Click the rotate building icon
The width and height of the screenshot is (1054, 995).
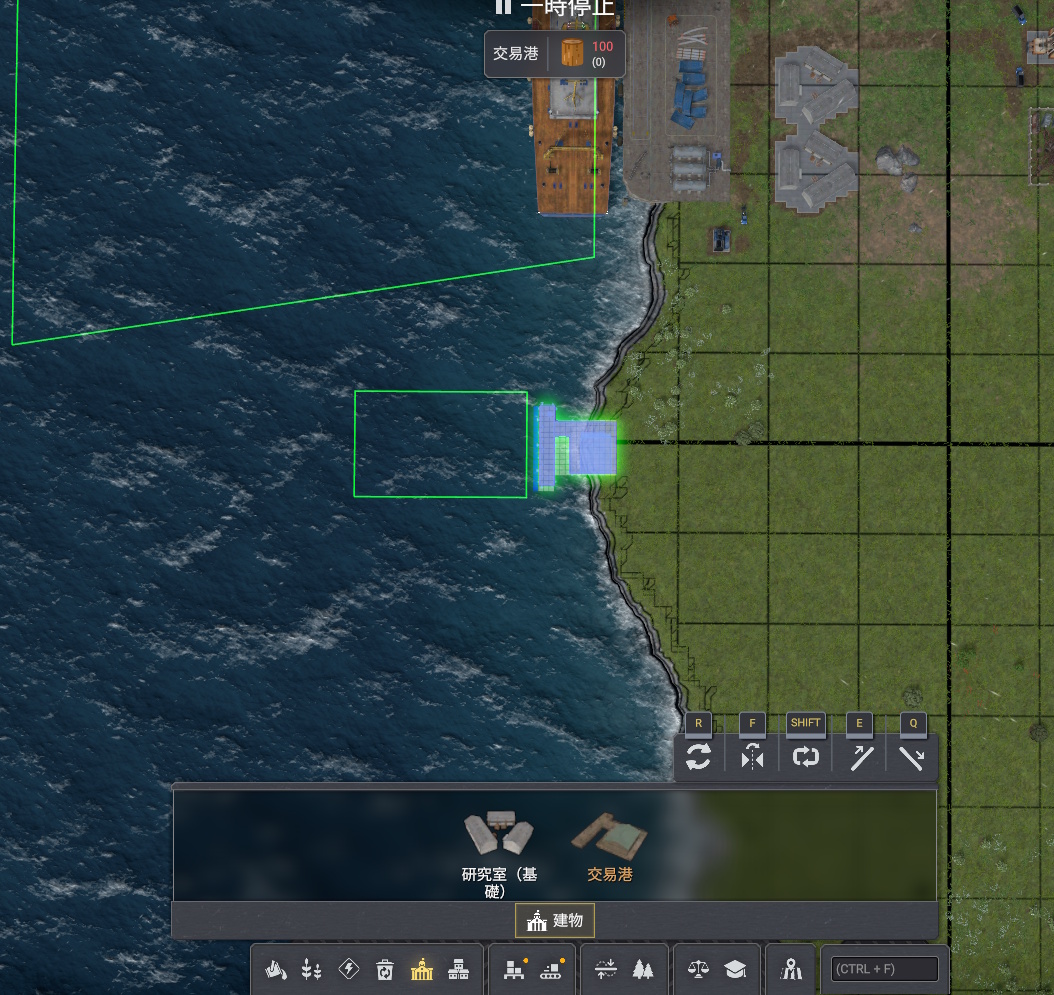click(698, 758)
